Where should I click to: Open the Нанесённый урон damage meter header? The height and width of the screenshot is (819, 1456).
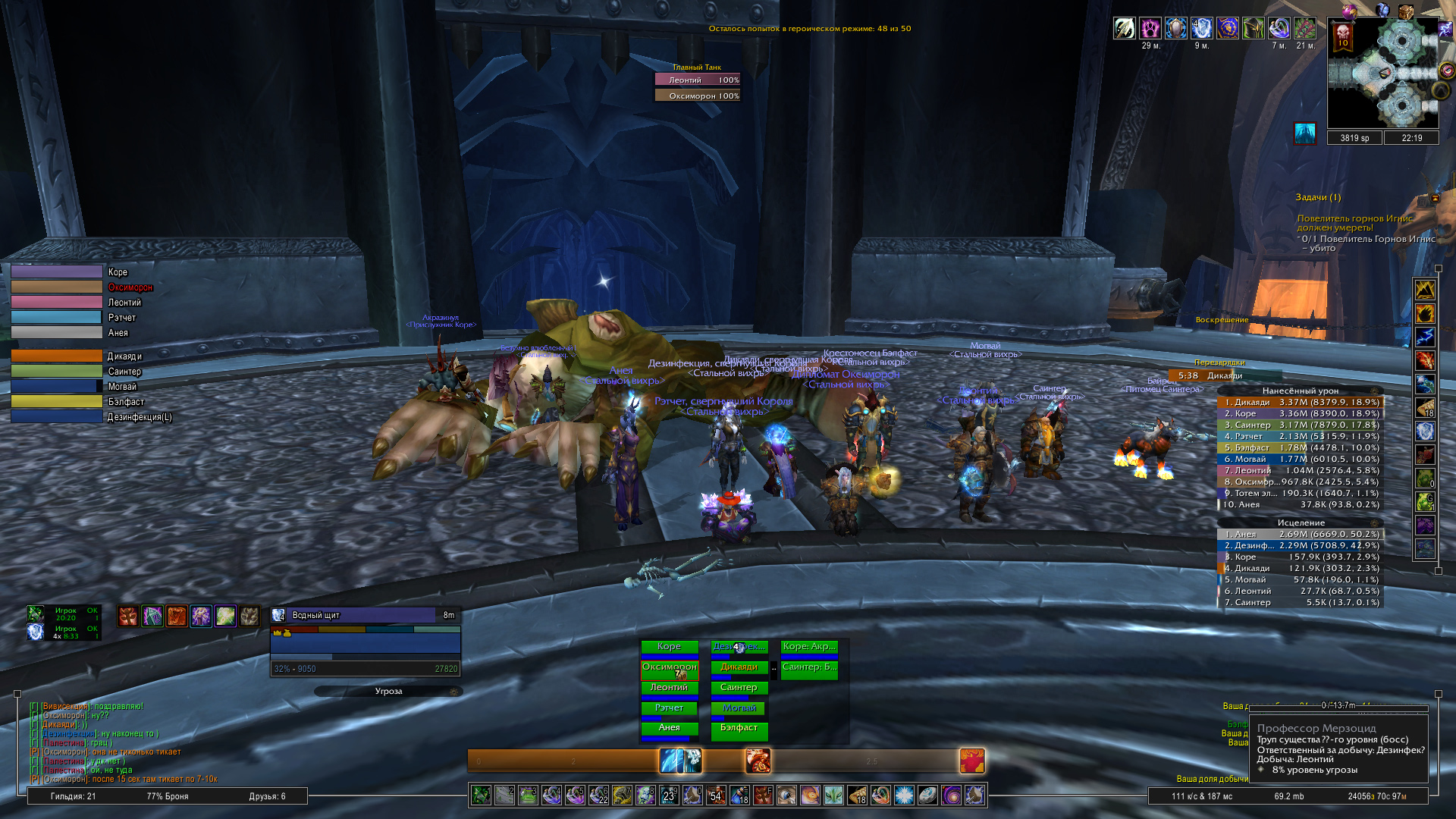[1300, 391]
